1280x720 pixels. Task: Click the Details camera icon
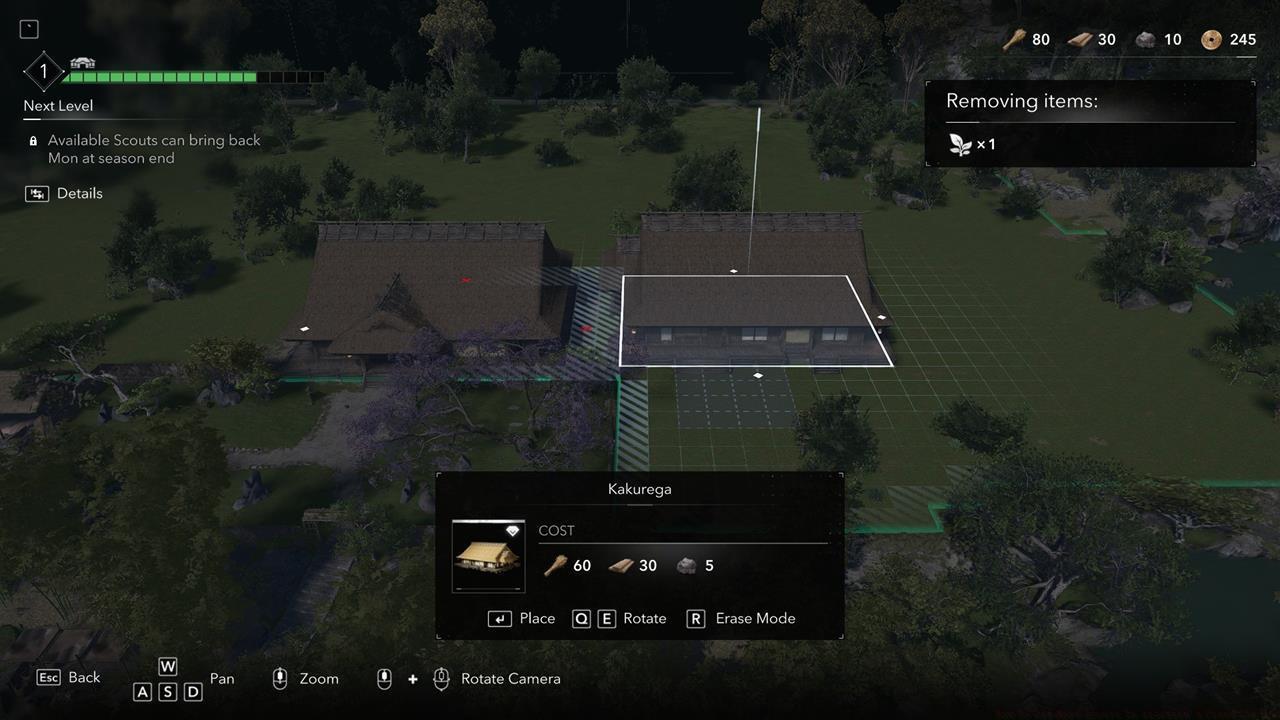click(35, 193)
